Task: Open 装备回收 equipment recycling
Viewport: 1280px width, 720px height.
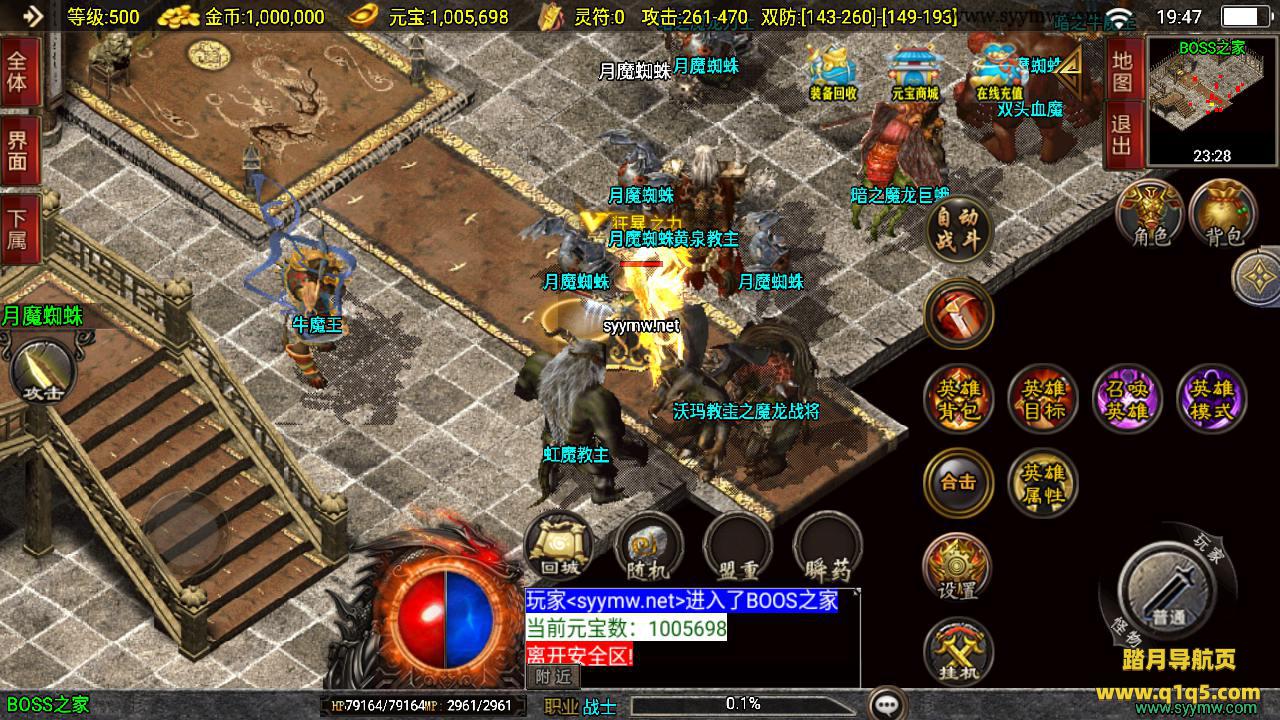Action: coord(833,74)
